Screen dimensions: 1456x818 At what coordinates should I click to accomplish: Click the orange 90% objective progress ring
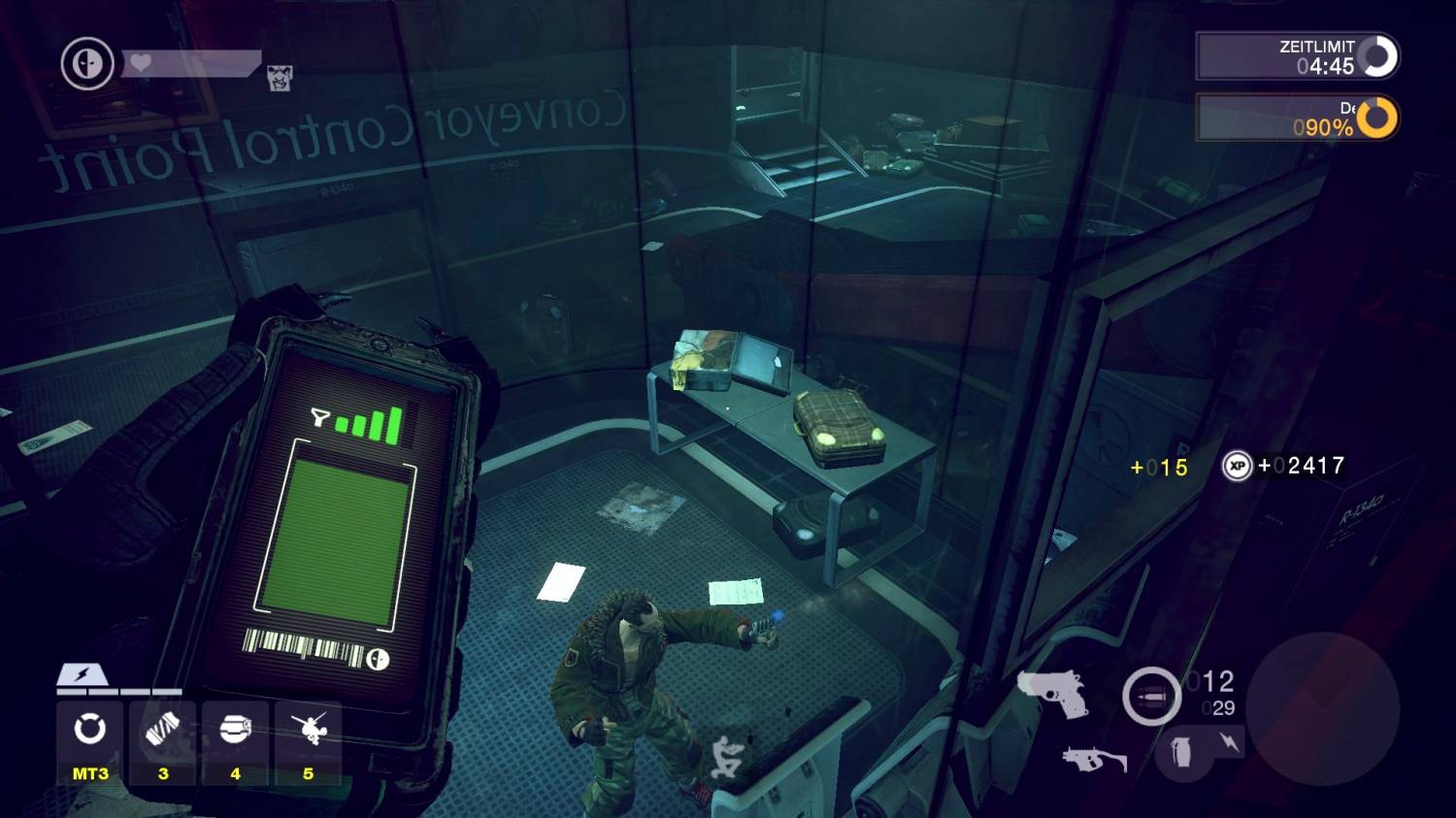tap(1376, 117)
